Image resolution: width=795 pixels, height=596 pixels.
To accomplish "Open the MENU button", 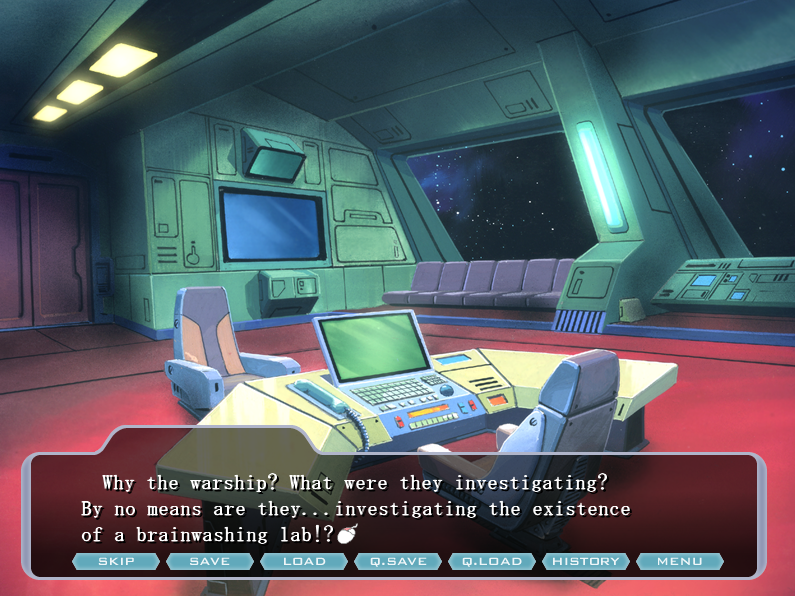I will 680,561.
